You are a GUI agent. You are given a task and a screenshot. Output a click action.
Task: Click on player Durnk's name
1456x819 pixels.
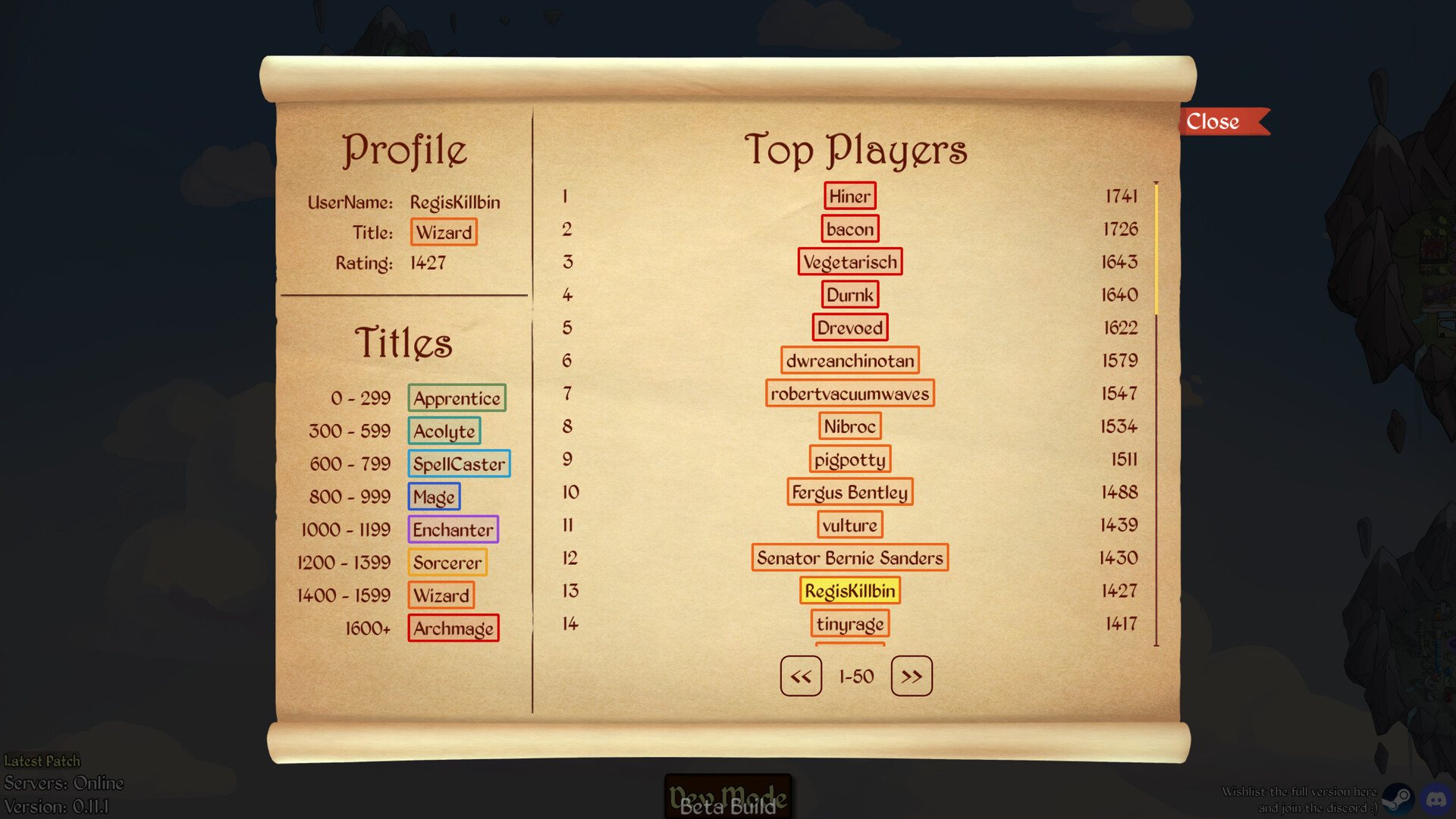click(x=849, y=295)
